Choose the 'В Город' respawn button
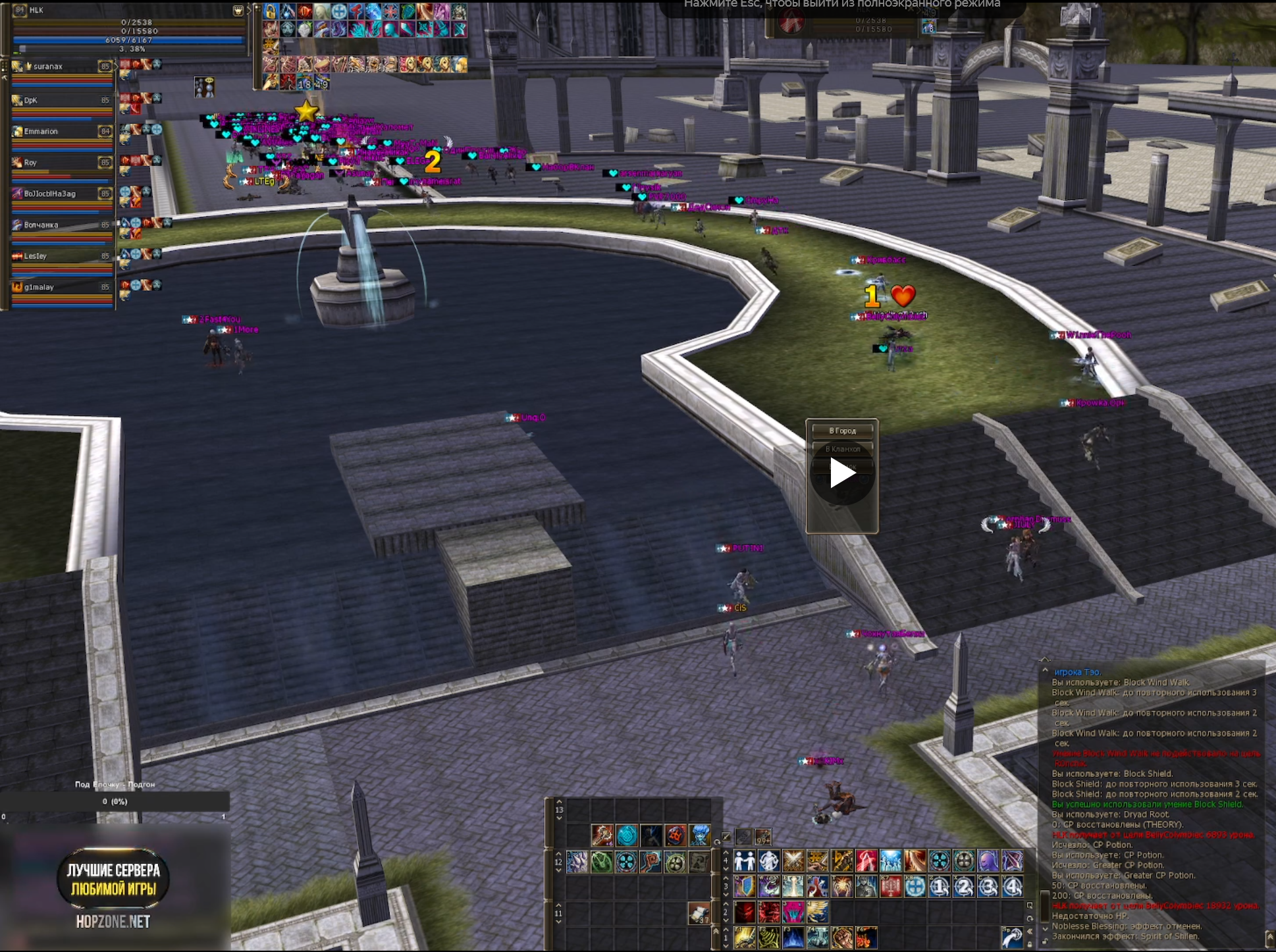This screenshot has height=952, width=1276. [x=842, y=431]
